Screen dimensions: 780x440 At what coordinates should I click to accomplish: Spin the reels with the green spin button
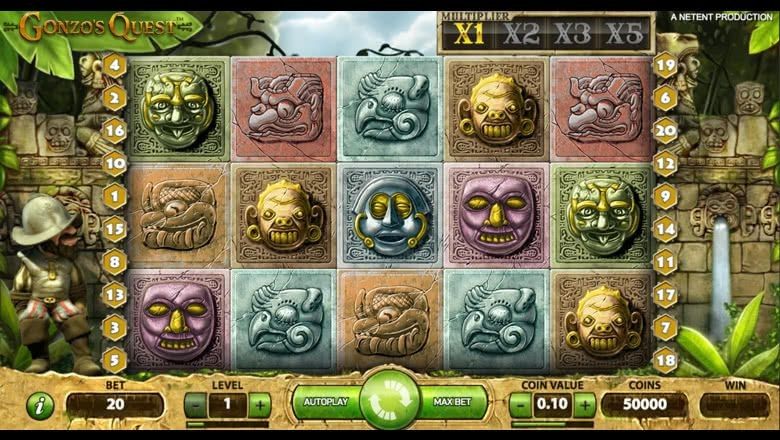pos(390,402)
